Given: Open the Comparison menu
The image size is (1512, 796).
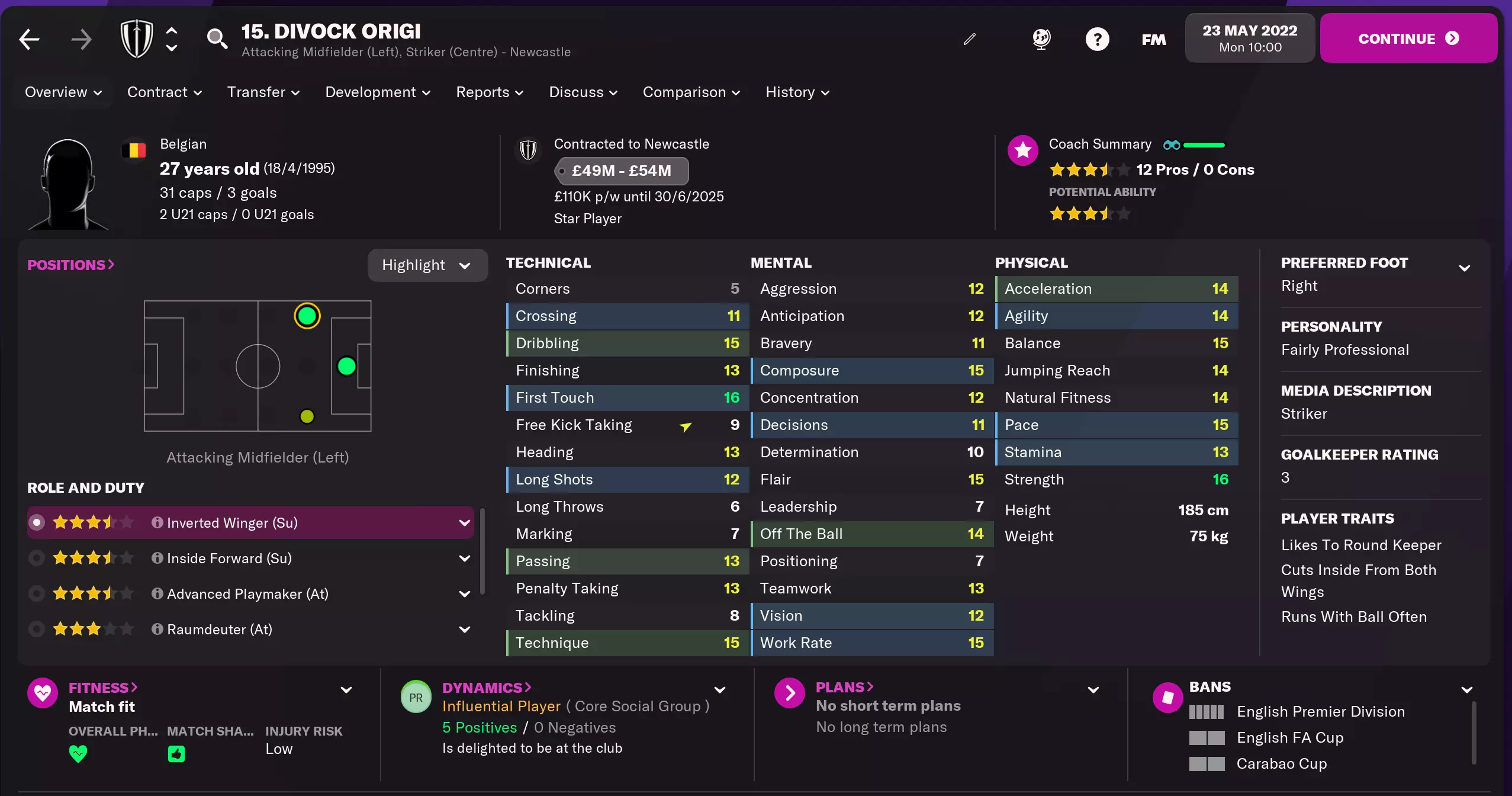Looking at the screenshot, I should 691,92.
